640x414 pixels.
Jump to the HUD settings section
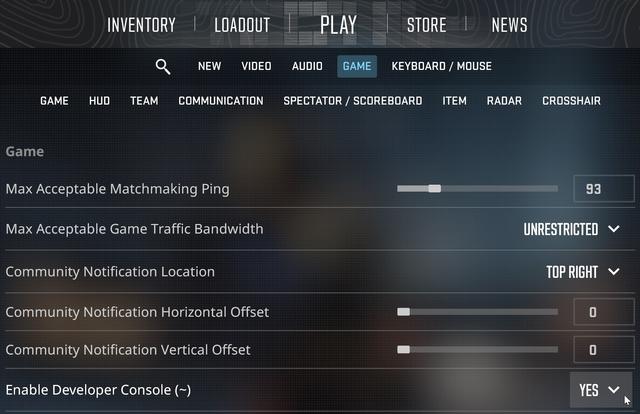click(x=99, y=101)
